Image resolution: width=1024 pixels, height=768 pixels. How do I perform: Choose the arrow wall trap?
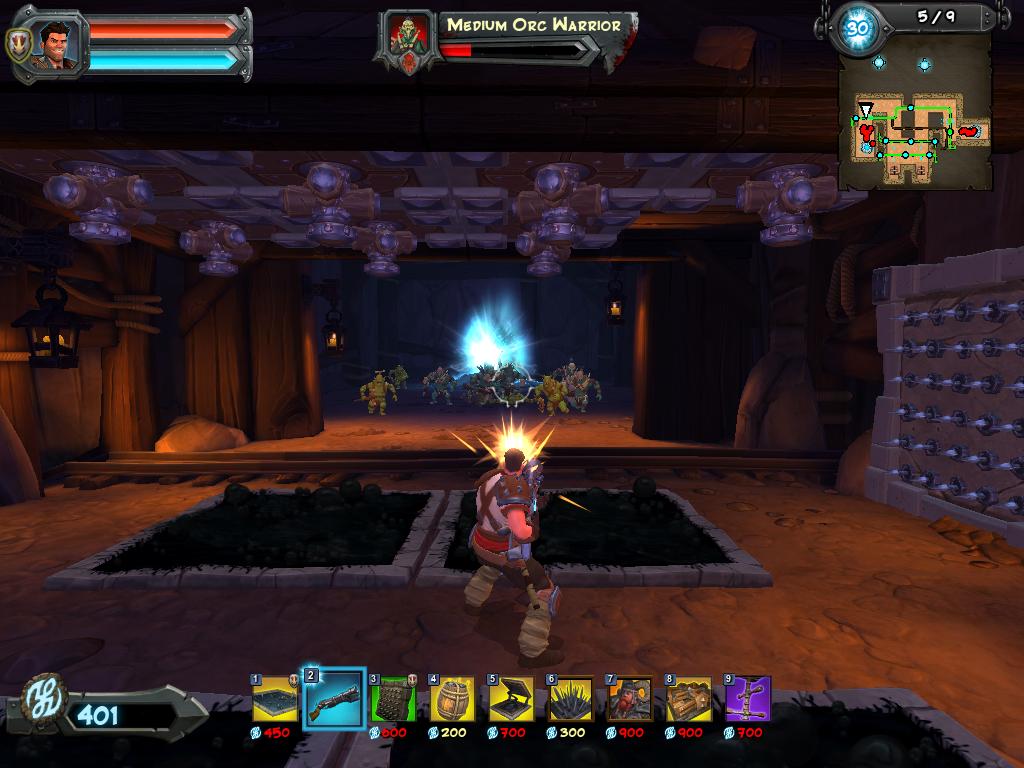393,699
